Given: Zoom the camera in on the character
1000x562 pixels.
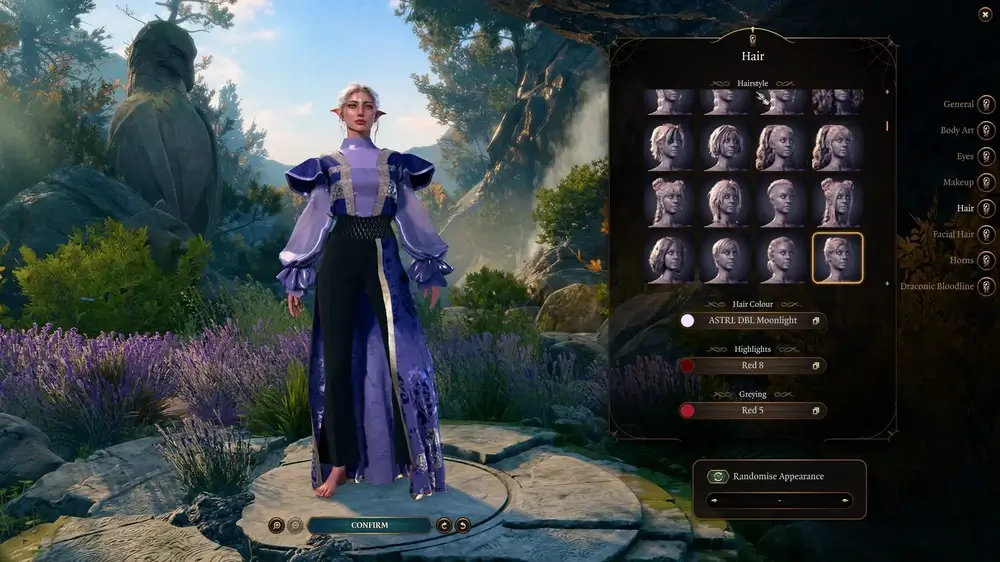Looking at the screenshot, I should [x=276, y=525].
